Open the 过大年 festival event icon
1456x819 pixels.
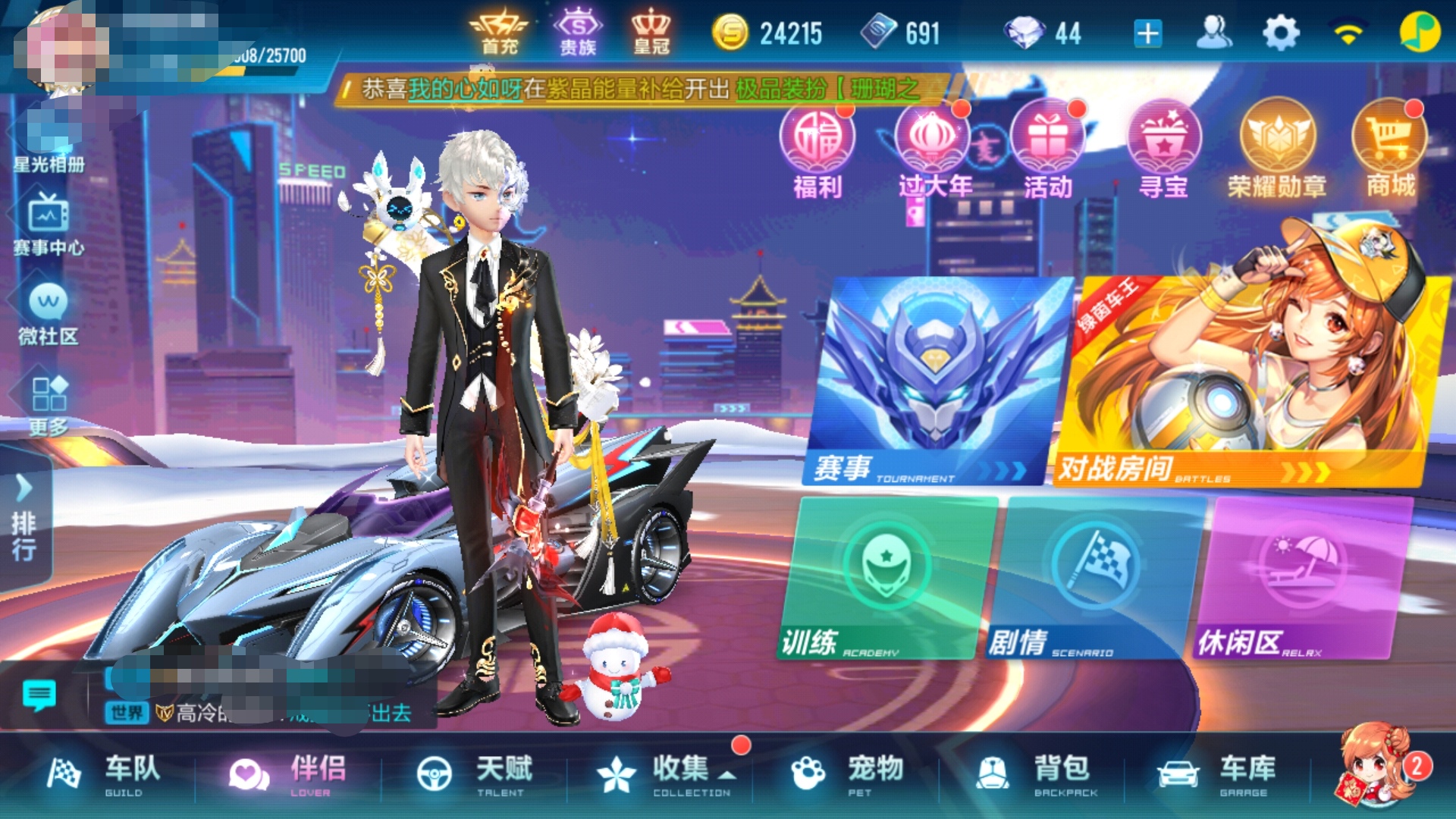tap(933, 148)
